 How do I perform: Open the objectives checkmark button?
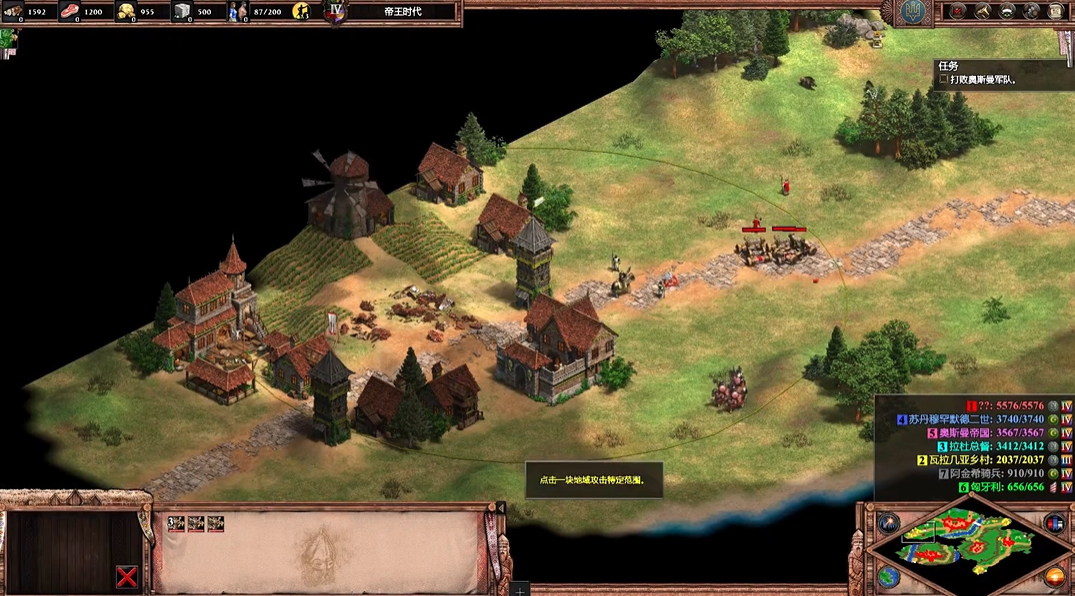(958, 11)
